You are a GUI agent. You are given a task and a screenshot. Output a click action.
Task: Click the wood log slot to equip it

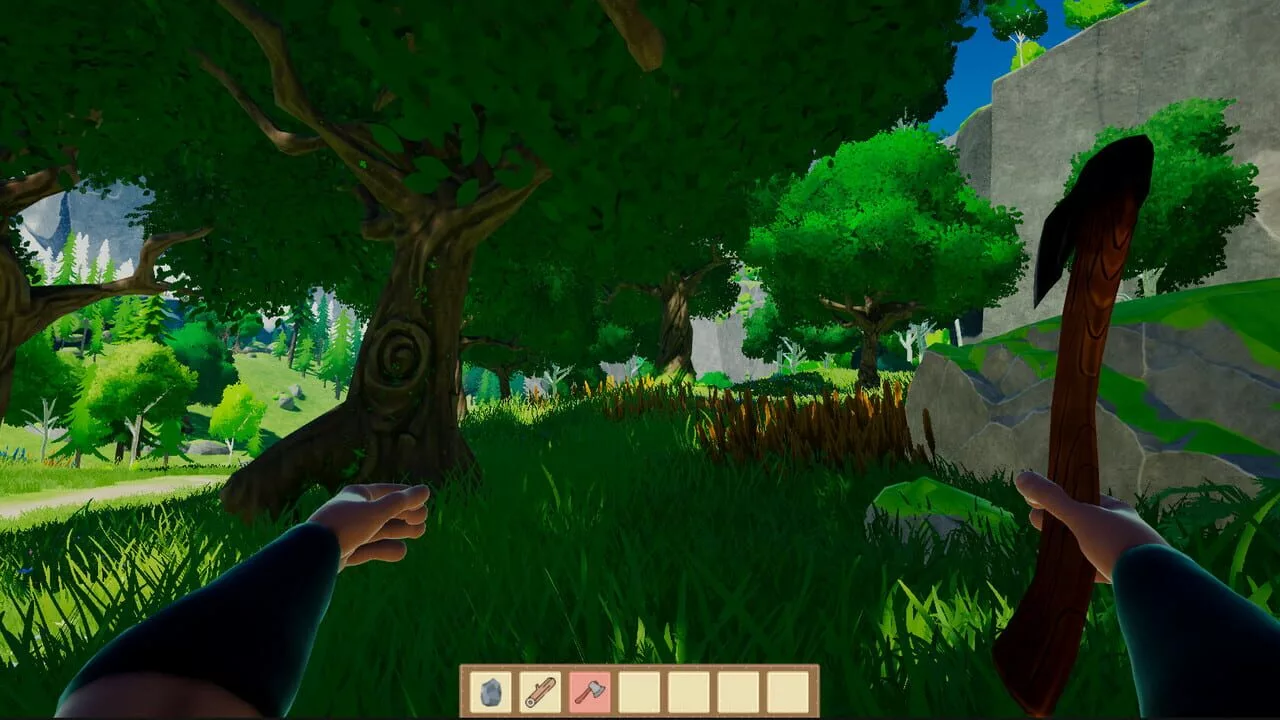539,690
